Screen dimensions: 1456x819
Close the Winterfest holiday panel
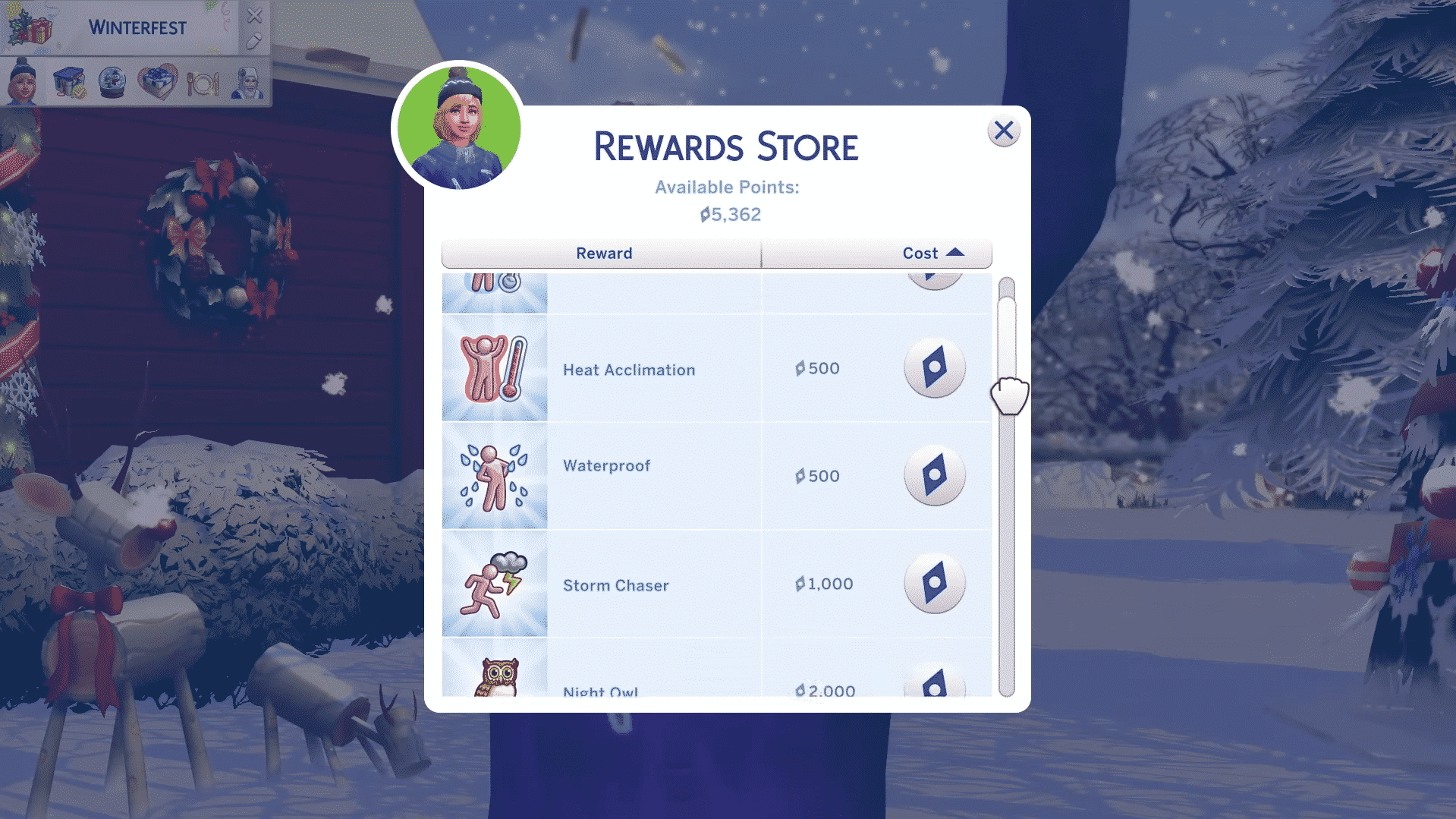255,15
